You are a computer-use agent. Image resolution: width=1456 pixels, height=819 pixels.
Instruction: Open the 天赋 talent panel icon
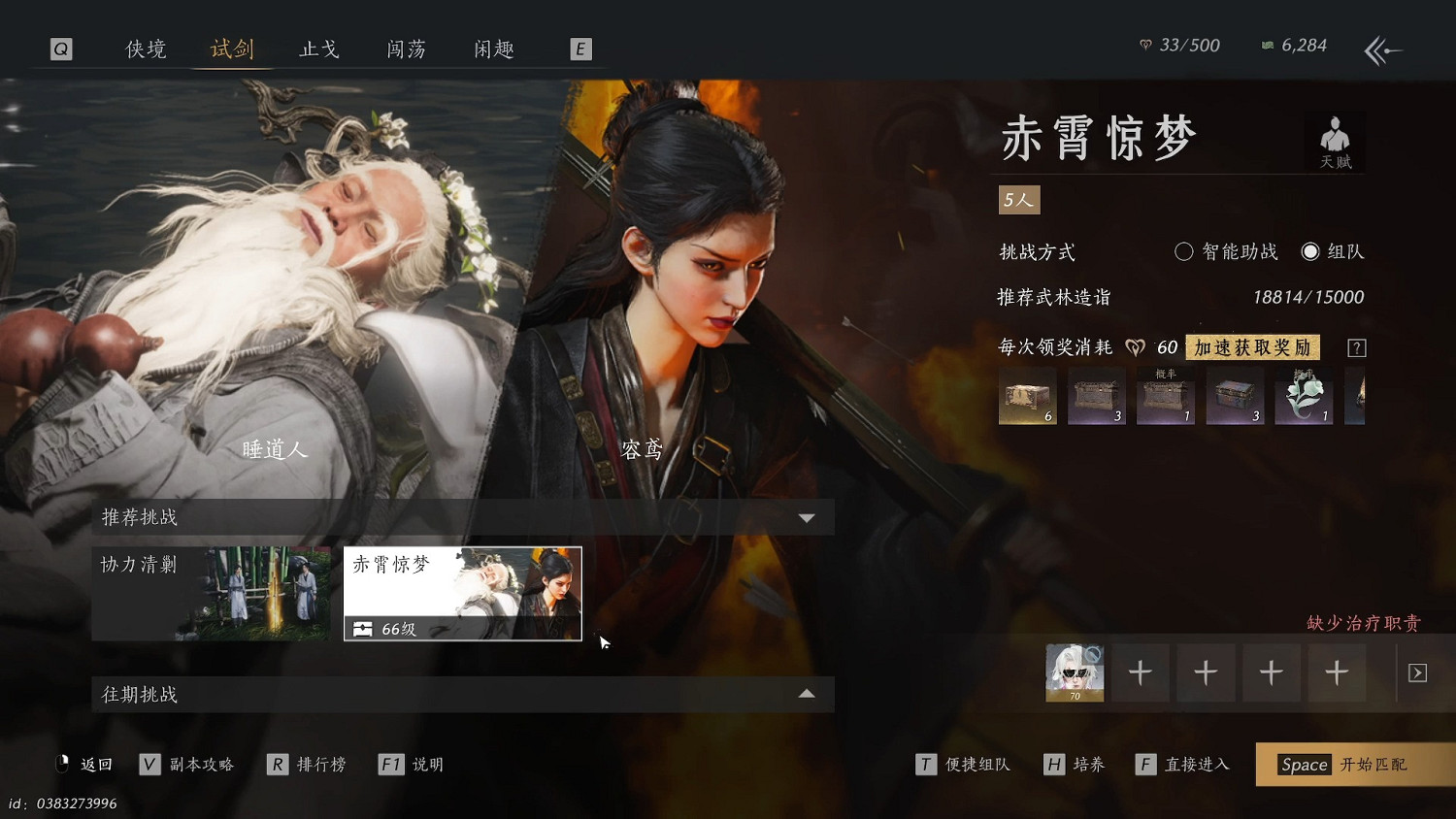[1335, 142]
